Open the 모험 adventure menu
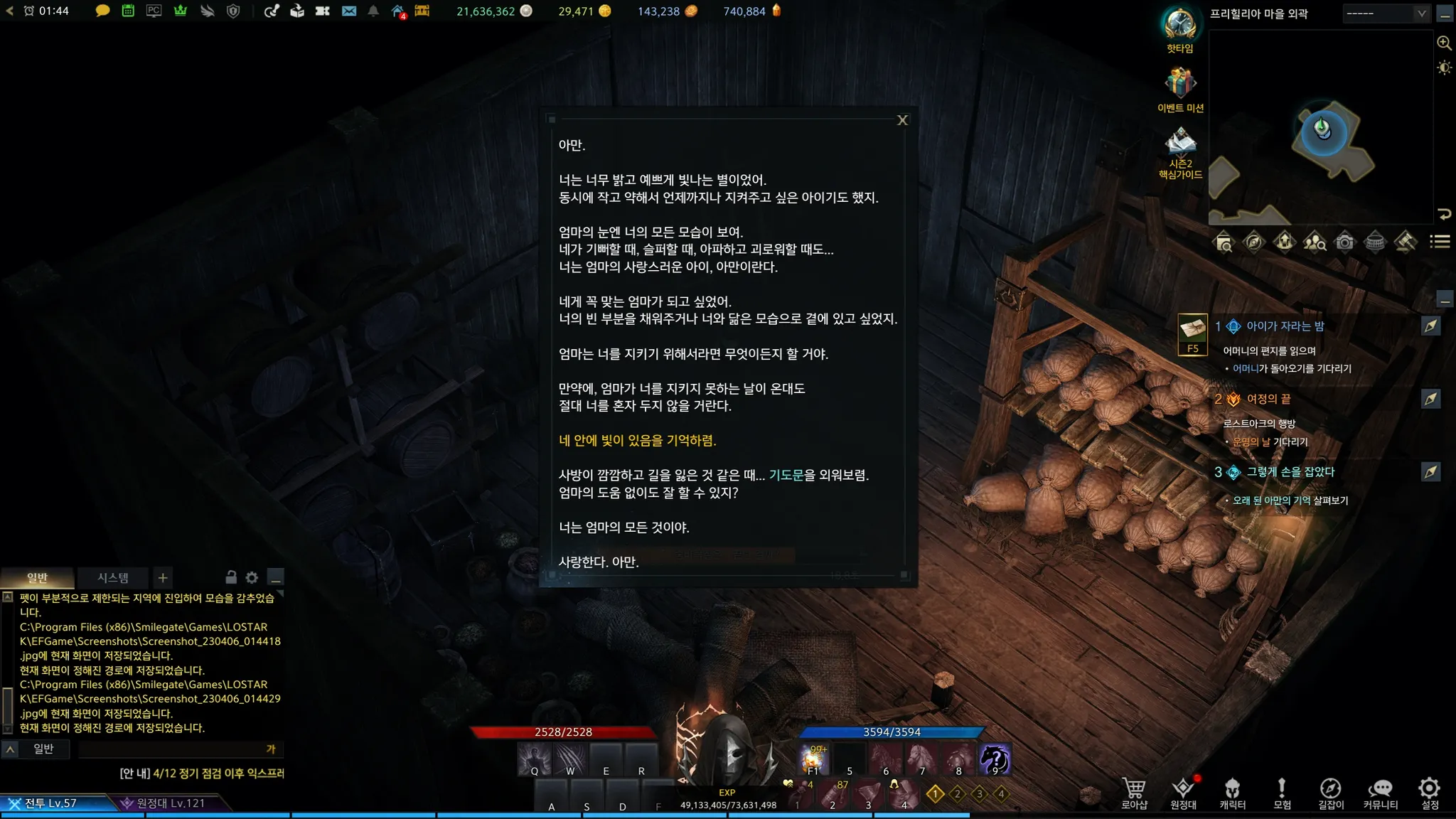 (1282, 792)
